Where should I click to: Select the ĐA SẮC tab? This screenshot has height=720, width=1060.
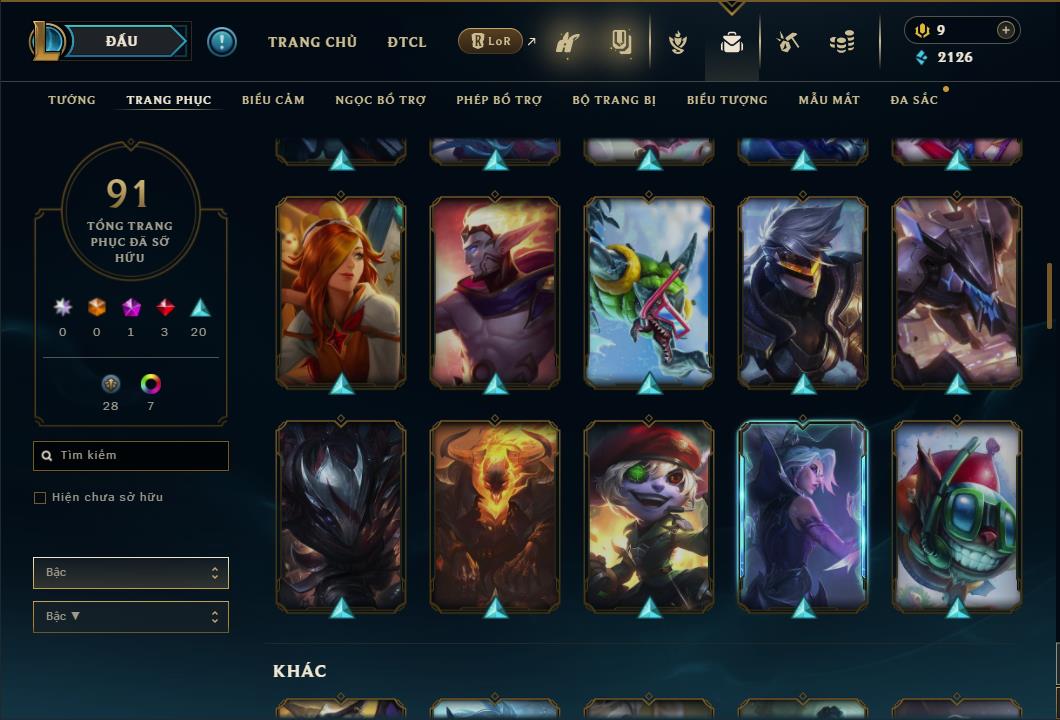point(914,100)
